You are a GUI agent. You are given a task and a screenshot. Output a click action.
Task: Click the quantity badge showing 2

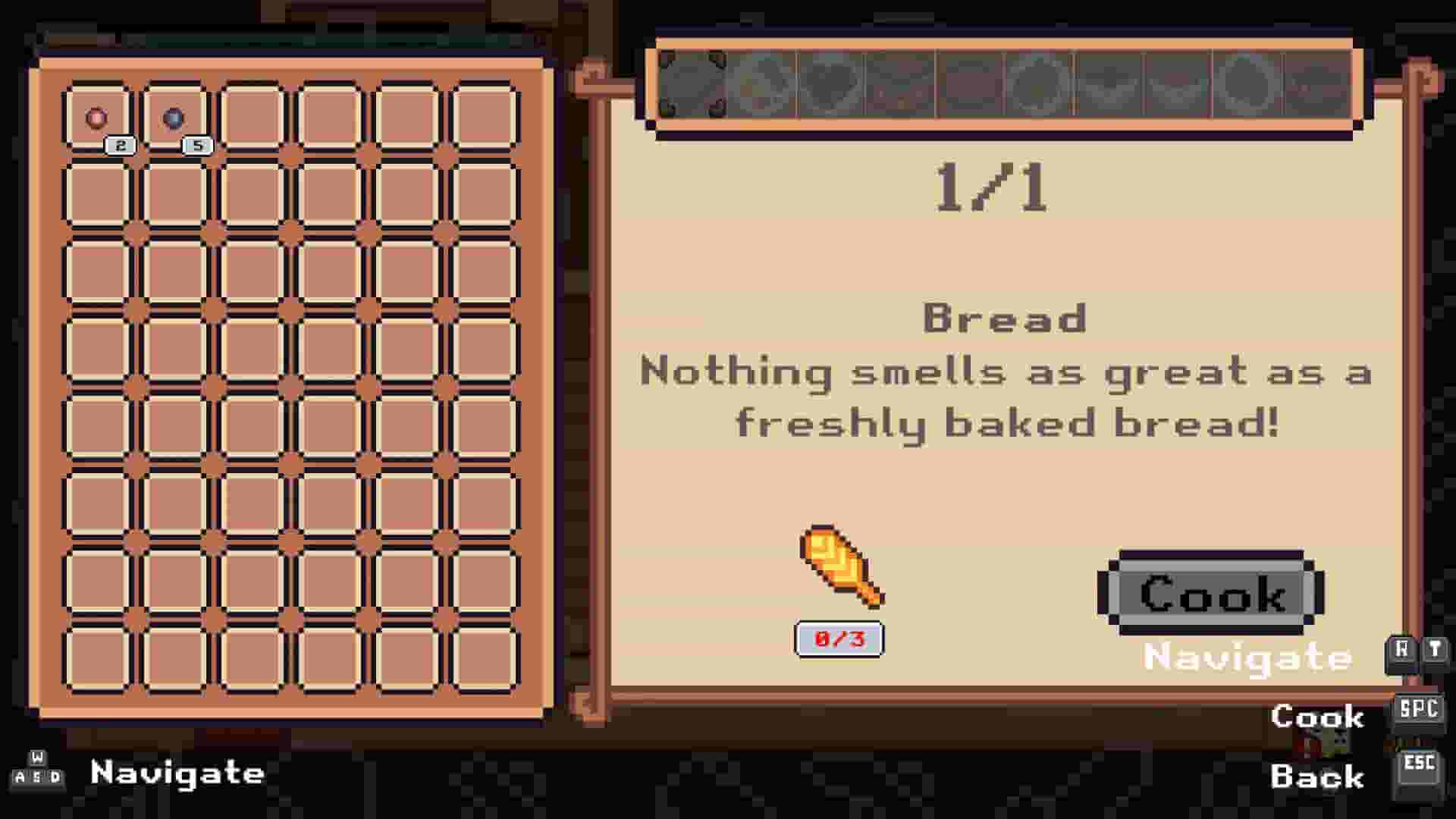point(119,146)
